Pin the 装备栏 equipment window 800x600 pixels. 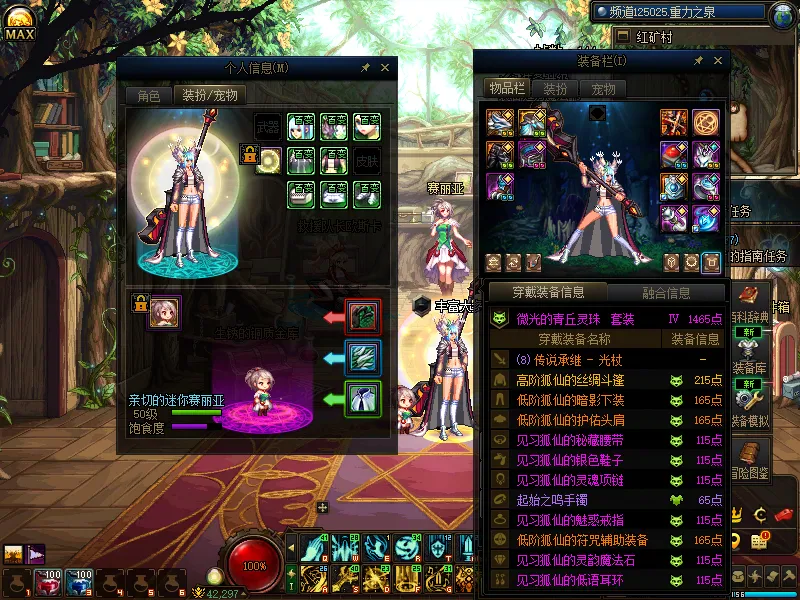pyautogui.click(x=695, y=61)
